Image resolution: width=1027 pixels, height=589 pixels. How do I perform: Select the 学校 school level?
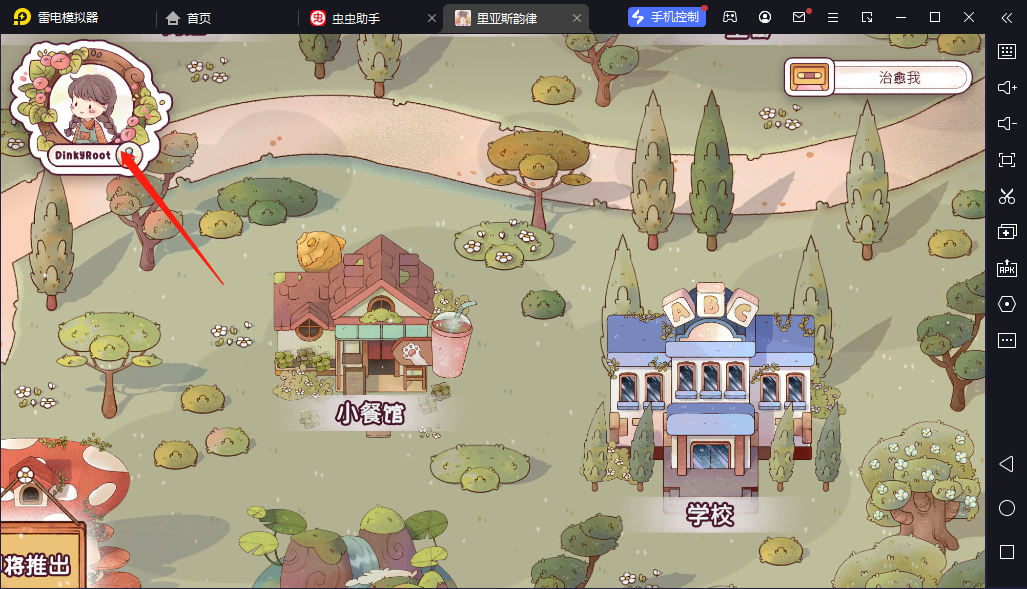tap(710, 400)
